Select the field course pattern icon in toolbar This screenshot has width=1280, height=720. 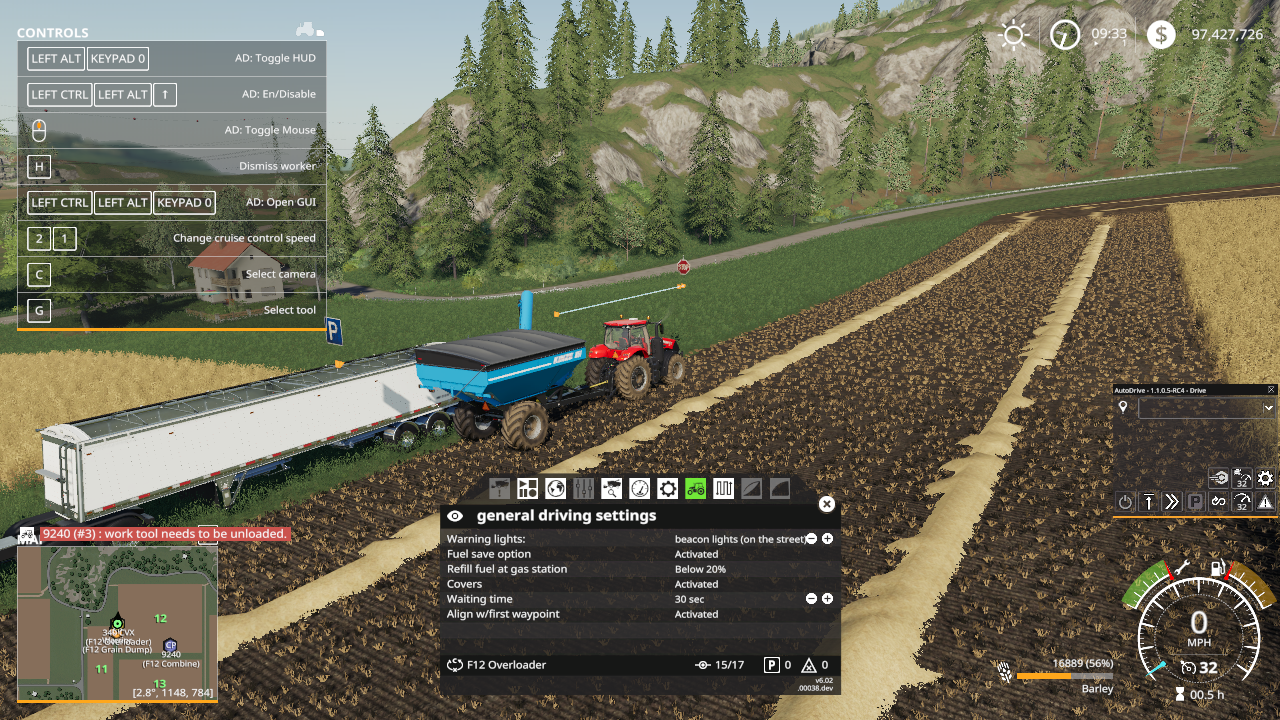tap(725, 489)
